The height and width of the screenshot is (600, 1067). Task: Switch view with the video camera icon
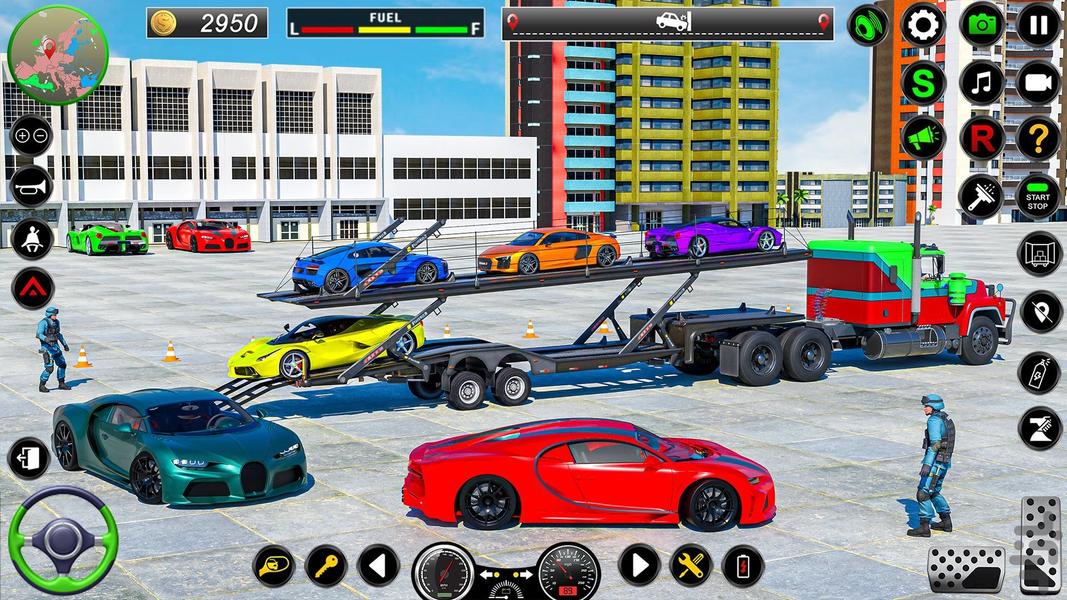[x=1039, y=83]
